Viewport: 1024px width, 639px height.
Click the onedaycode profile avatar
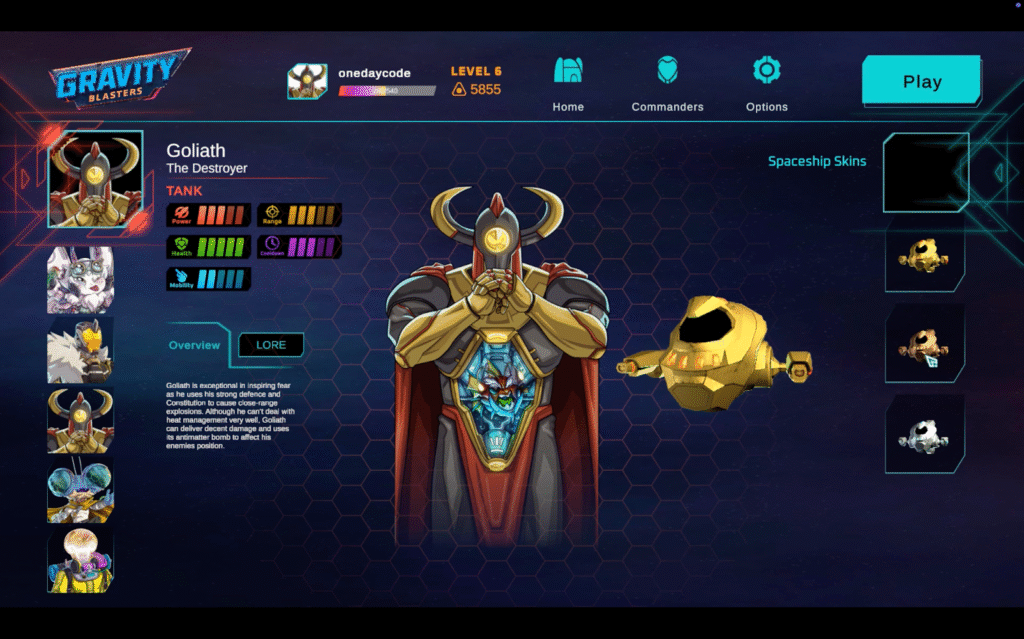tap(307, 82)
